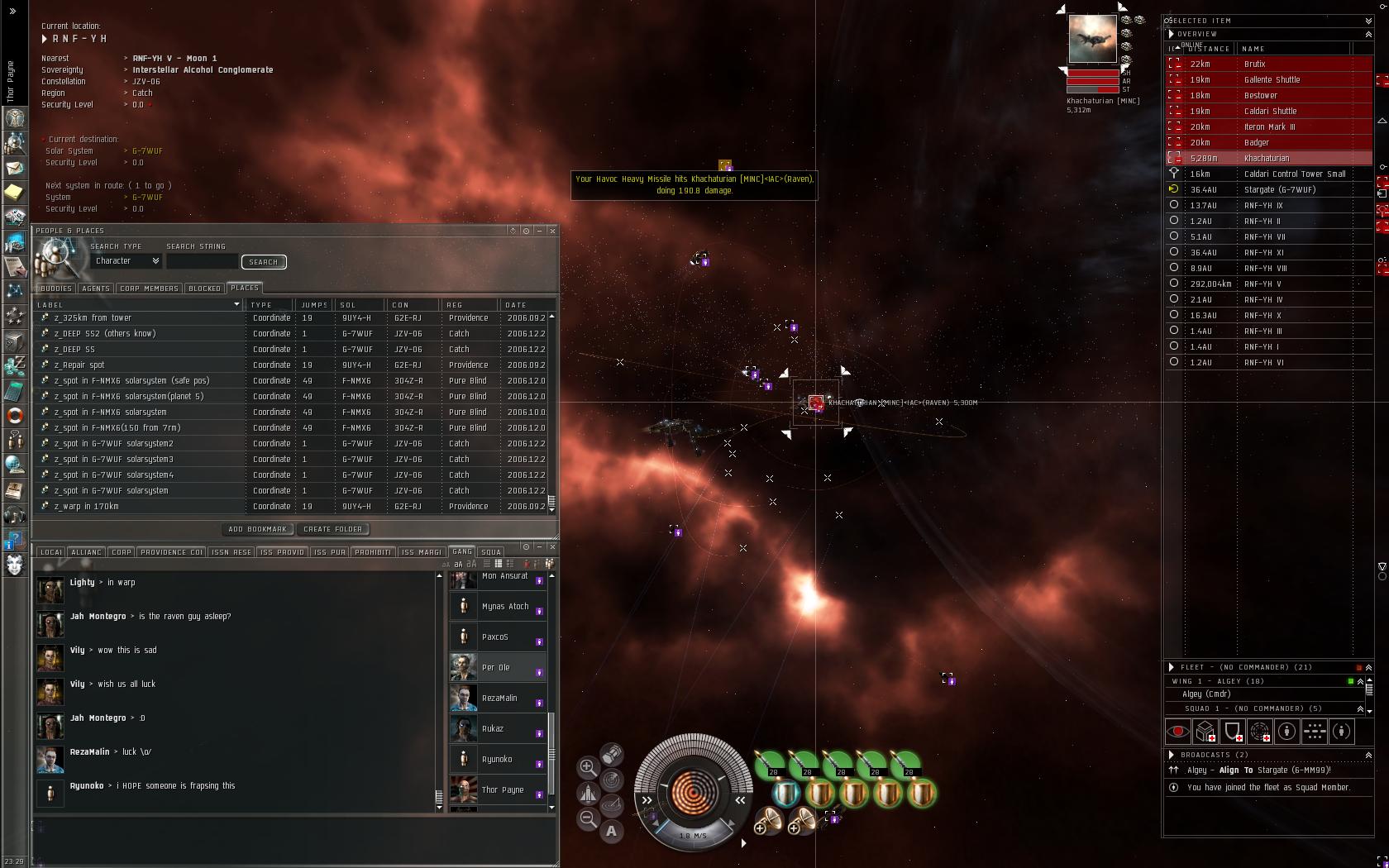1389x868 pixels.
Task: Click the search string input field
Action: tap(202, 262)
